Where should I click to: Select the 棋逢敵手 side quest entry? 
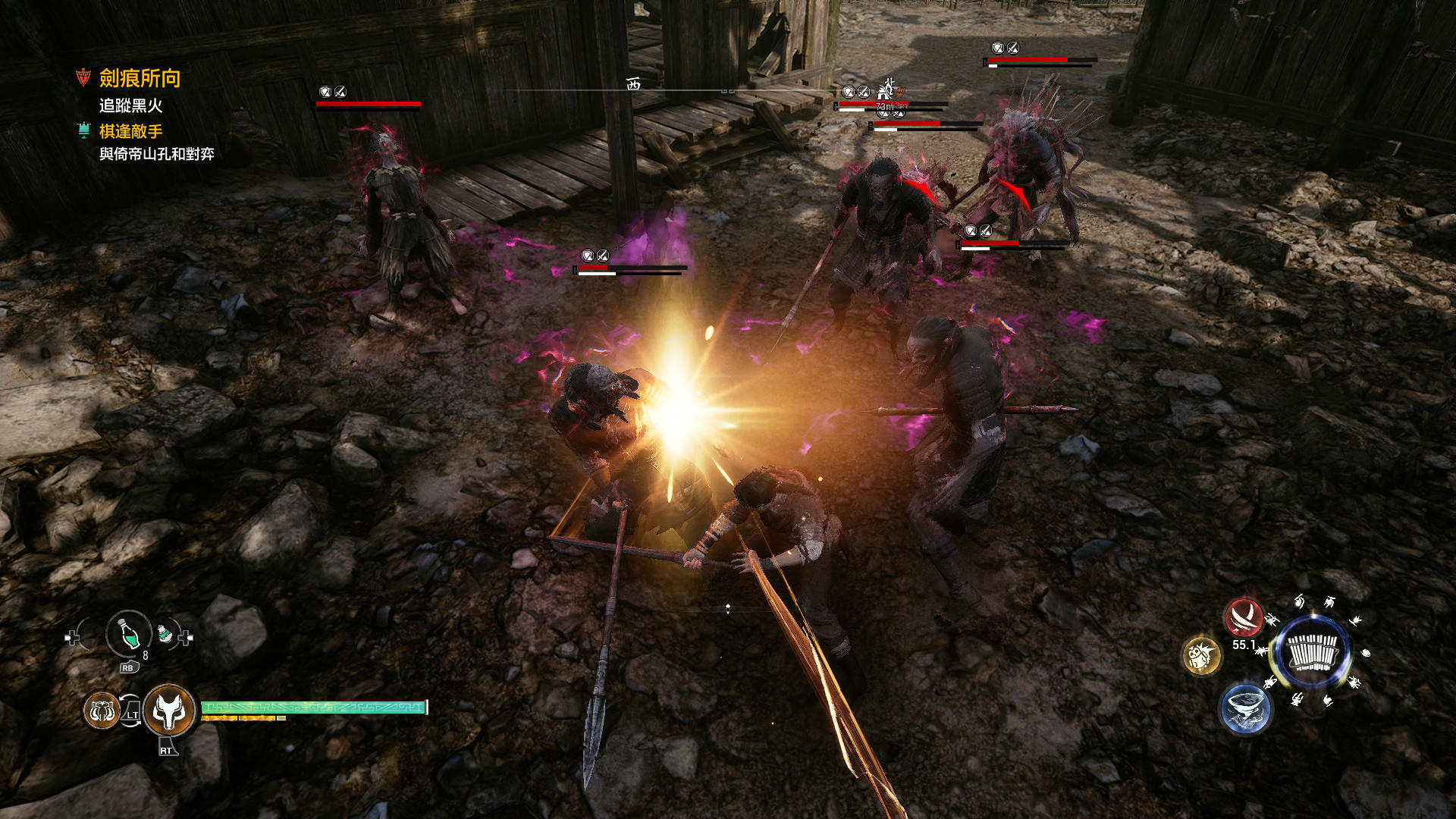pyautogui.click(x=130, y=131)
